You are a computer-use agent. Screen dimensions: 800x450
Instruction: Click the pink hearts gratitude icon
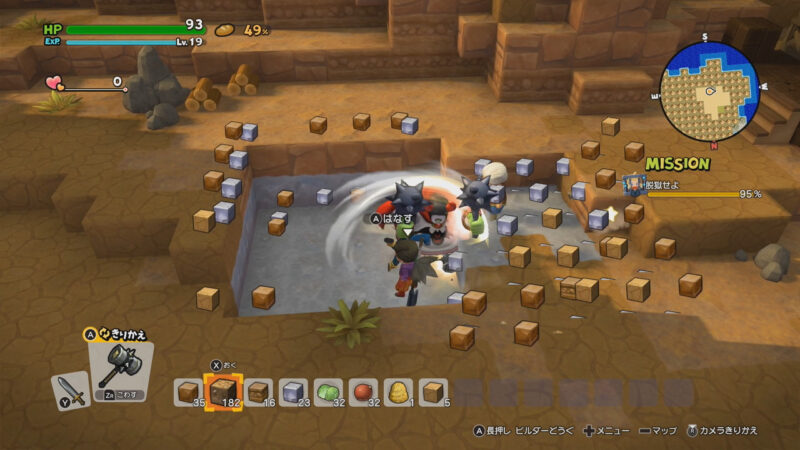click(54, 84)
